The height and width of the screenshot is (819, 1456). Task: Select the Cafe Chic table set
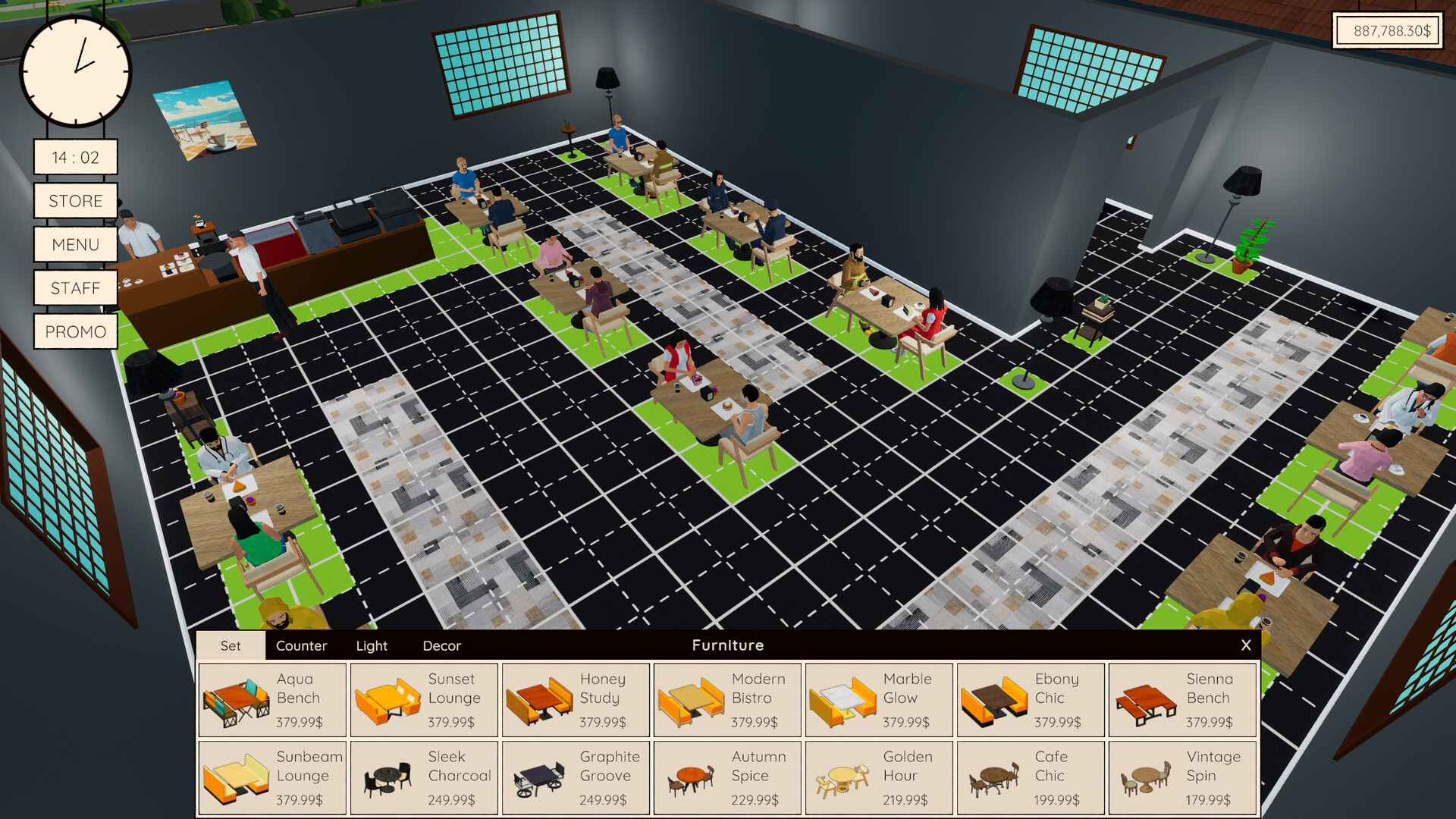[x=1030, y=777]
